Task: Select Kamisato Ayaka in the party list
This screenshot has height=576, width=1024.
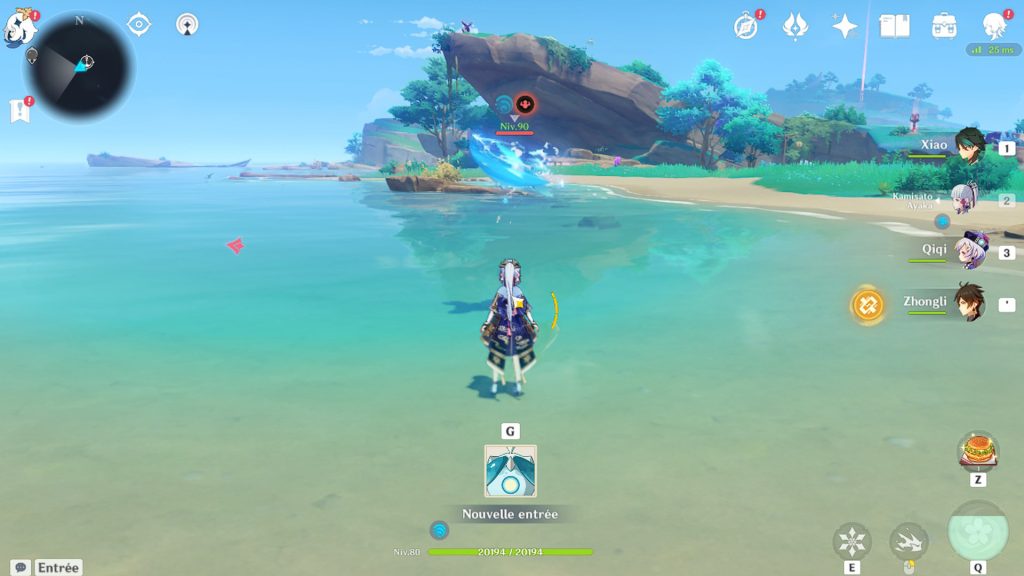Action: [963, 199]
